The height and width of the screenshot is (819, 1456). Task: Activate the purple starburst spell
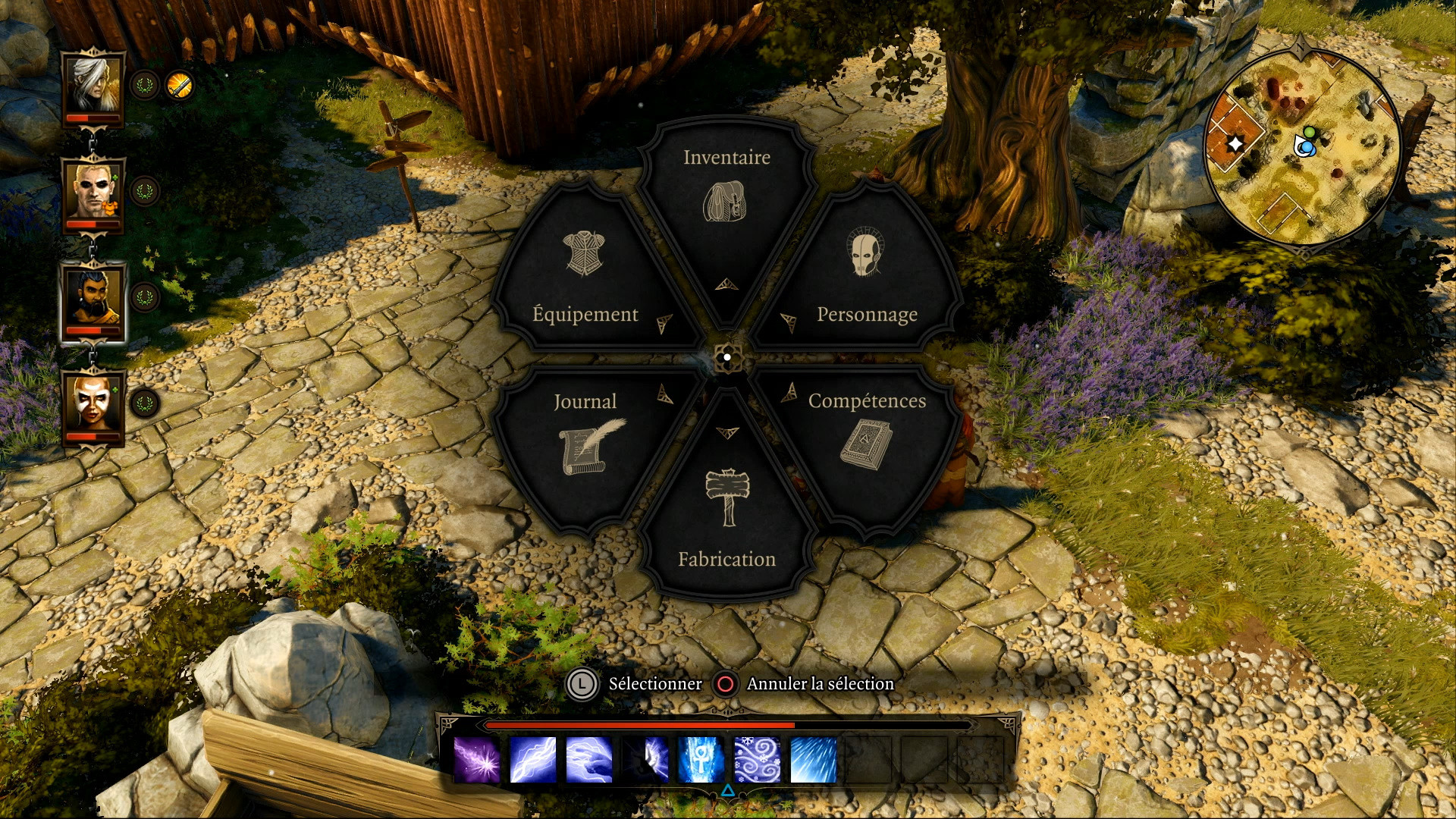pos(477,760)
